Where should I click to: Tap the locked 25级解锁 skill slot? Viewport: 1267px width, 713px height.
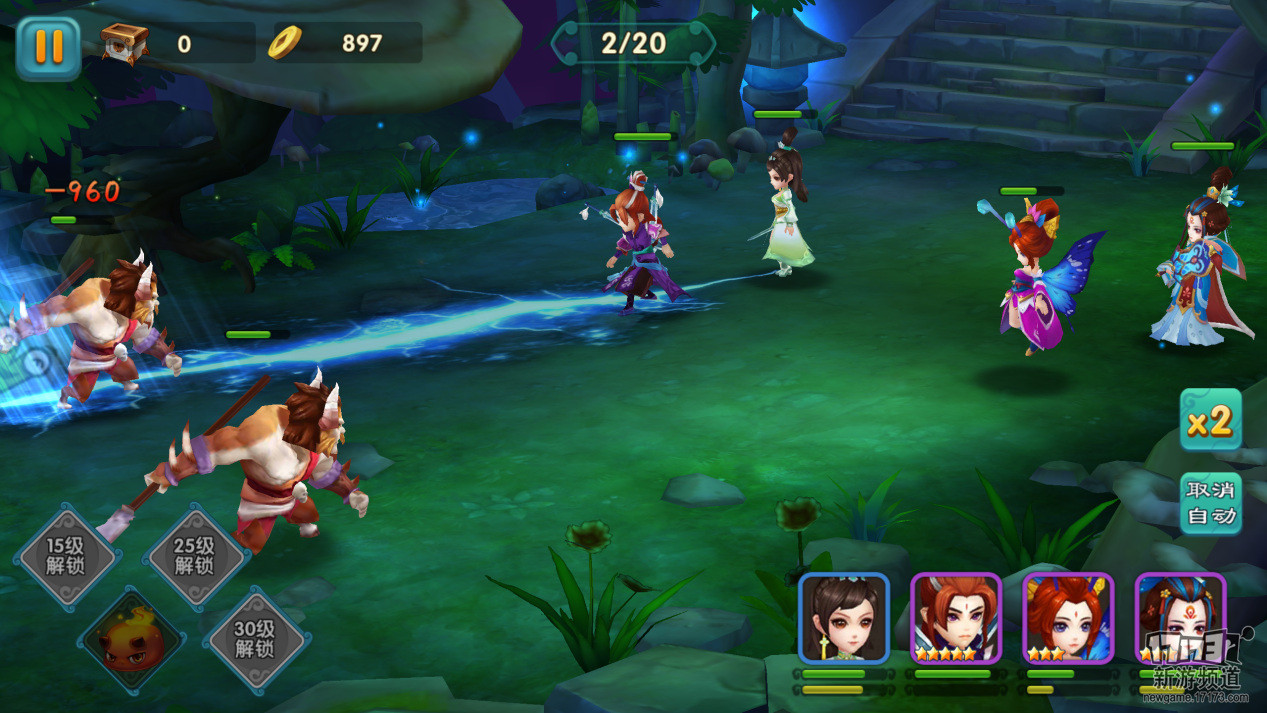[x=195, y=556]
